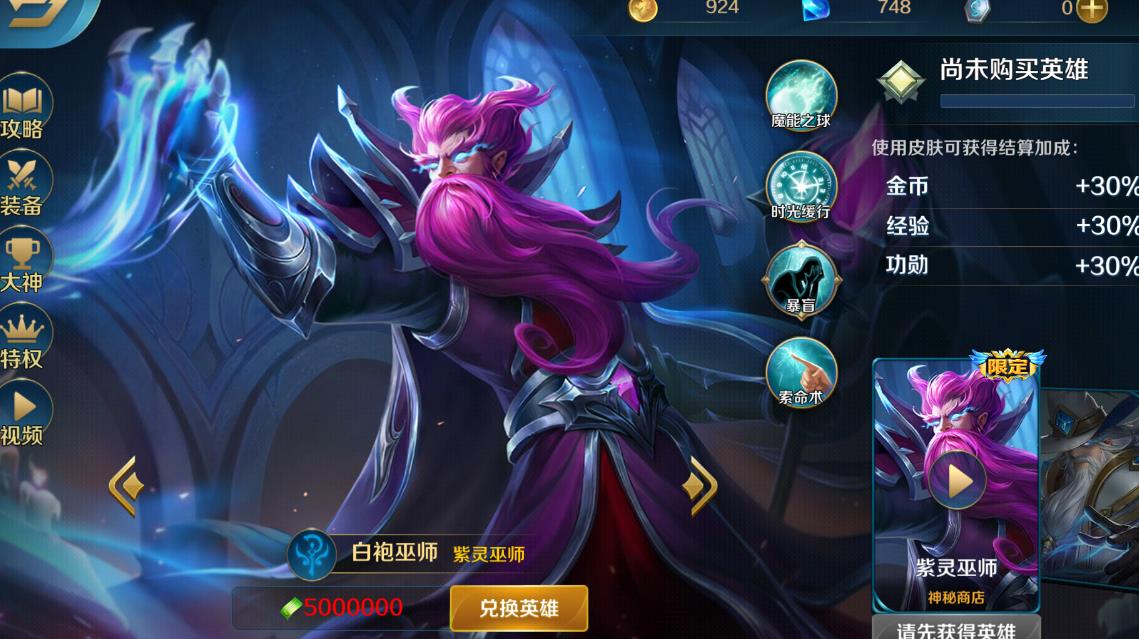
Task: View the 魔能之球 skill icon
Action: click(x=800, y=96)
